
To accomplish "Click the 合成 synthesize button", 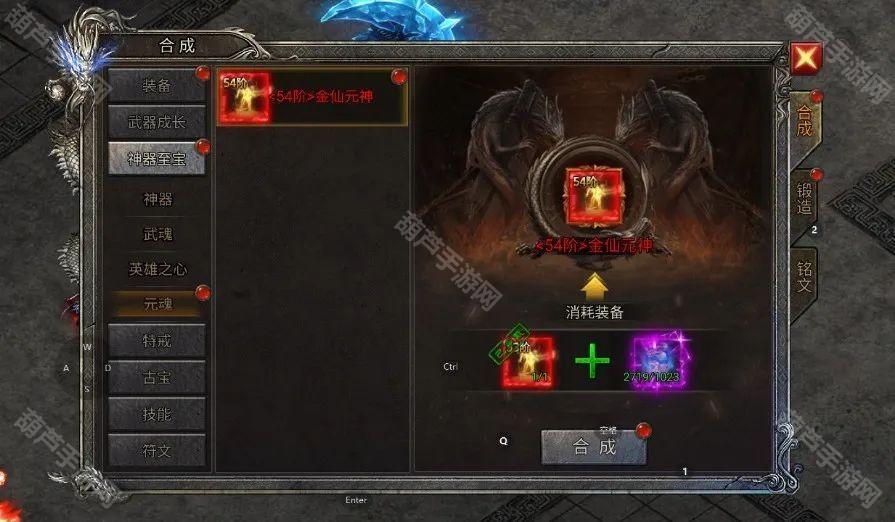I will (x=594, y=447).
